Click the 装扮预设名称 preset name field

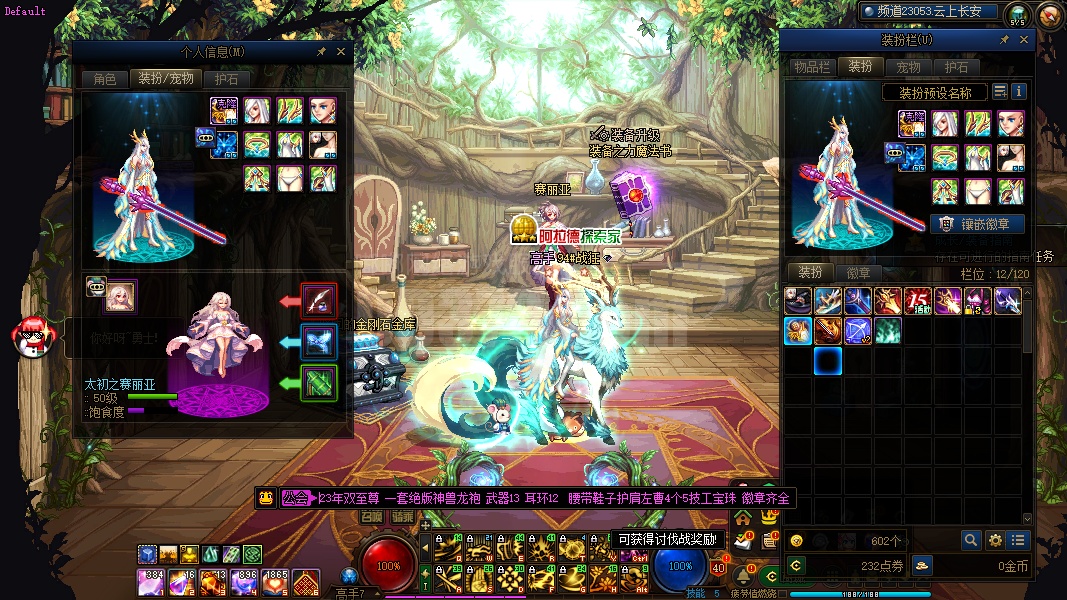[x=935, y=92]
